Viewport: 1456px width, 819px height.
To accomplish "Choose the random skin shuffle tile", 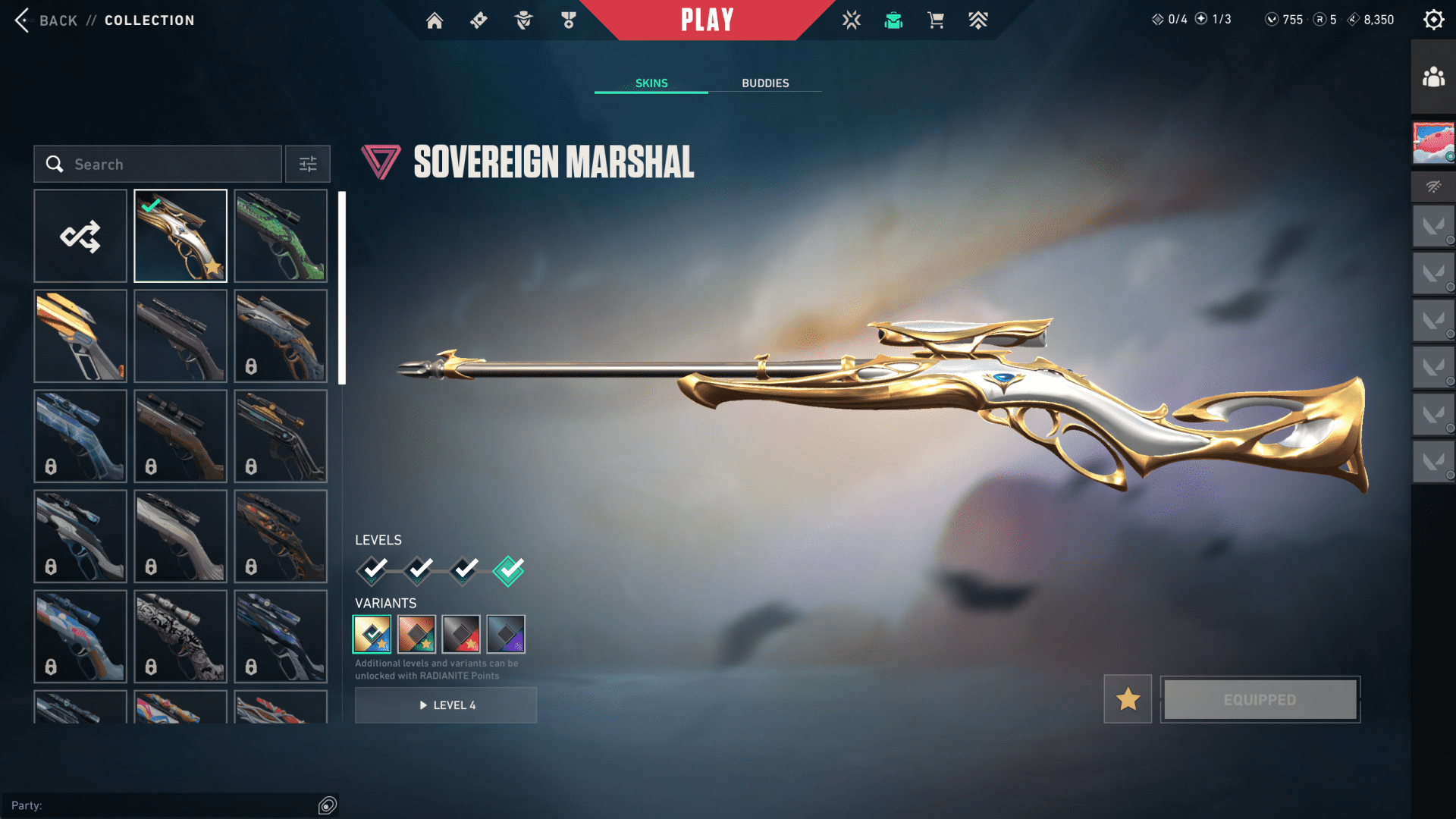I will pyautogui.click(x=80, y=236).
